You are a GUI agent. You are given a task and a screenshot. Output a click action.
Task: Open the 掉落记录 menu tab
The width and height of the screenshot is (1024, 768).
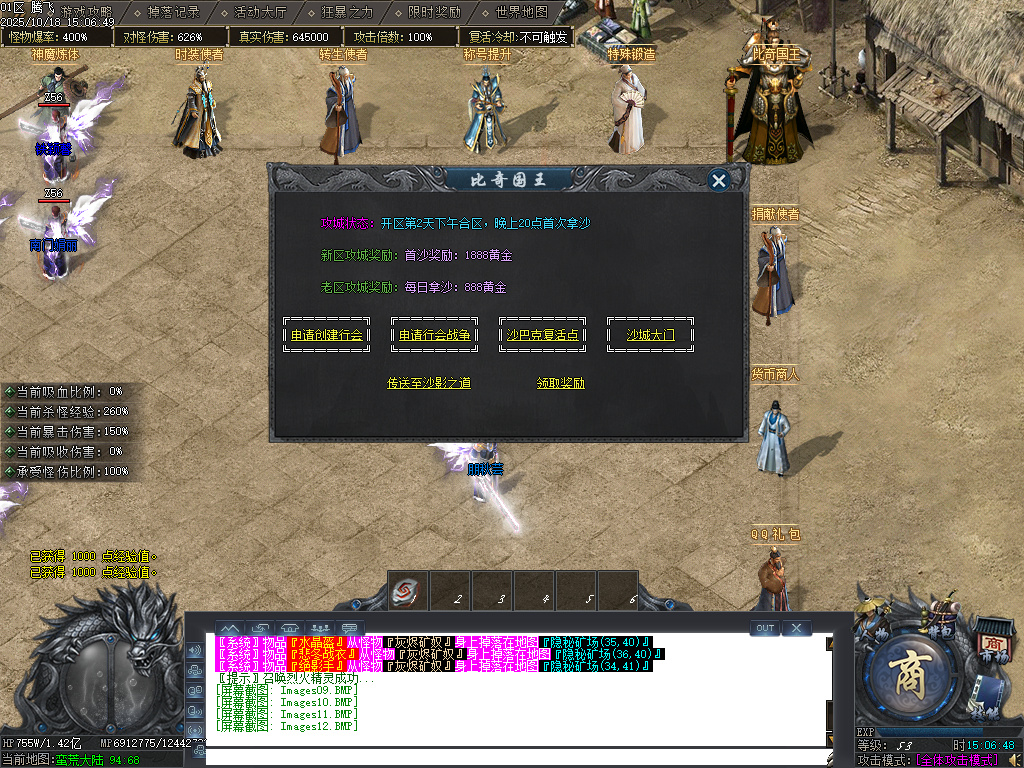173,13
